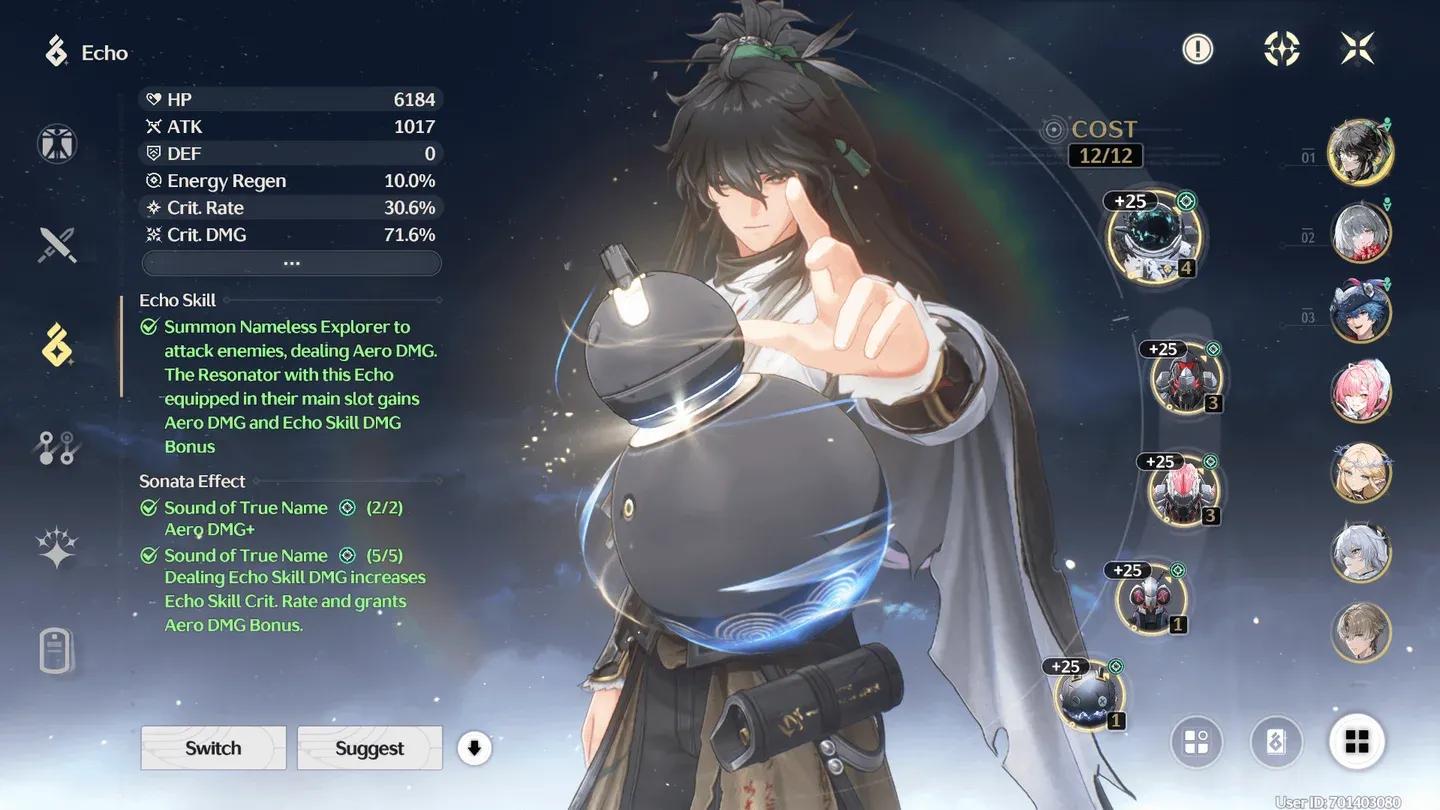Click the Echo Skill green checkmark
Image resolution: width=1440 pixels, height=810 pixels.
(148, 325)
